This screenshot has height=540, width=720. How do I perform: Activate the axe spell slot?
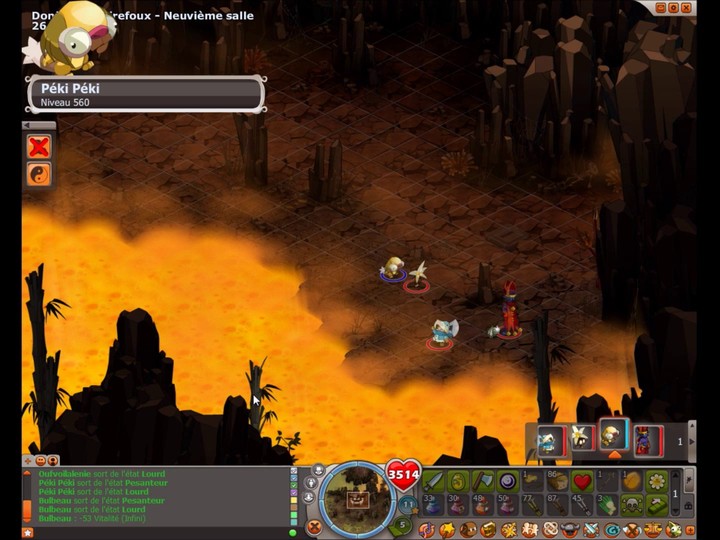tap(483, 481)
